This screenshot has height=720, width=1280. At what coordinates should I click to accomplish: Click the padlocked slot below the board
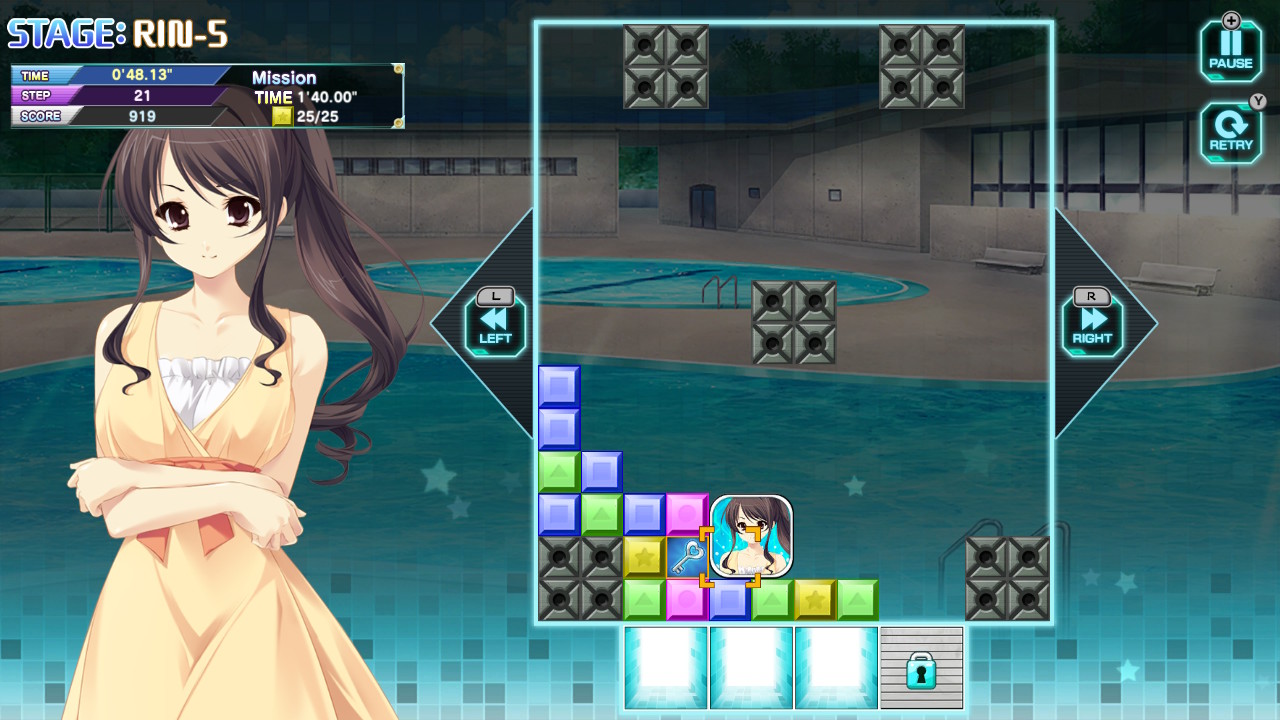coord(921,668)
